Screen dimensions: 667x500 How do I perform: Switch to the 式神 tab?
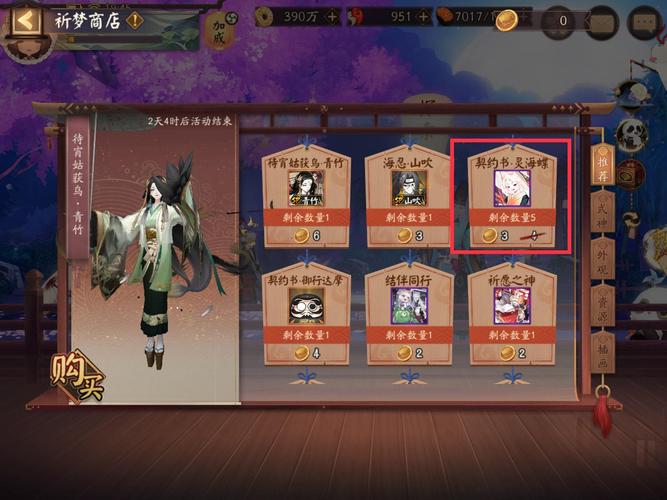point(602,210)
